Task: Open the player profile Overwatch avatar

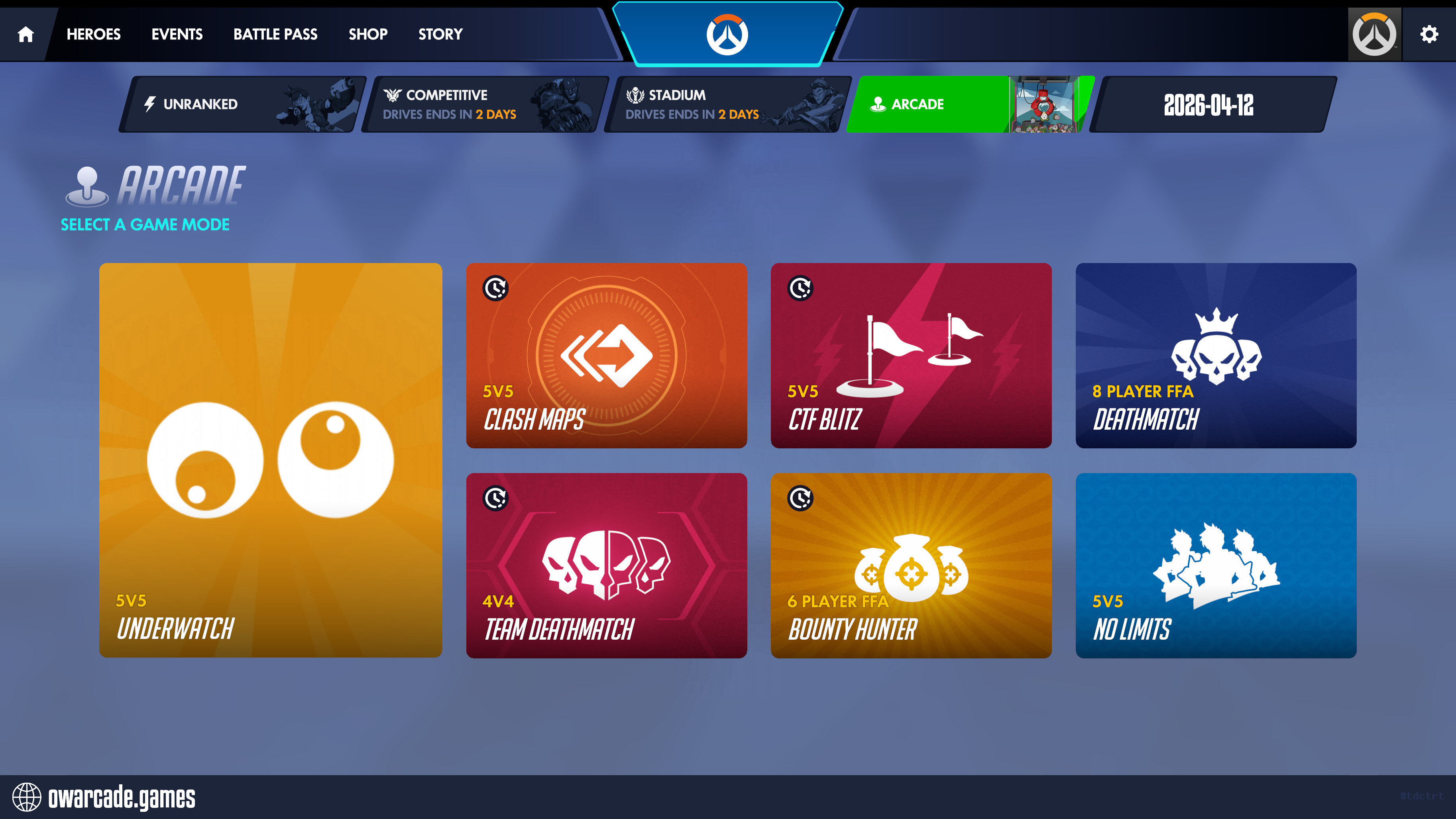Action: click(x=1374, y=35)
